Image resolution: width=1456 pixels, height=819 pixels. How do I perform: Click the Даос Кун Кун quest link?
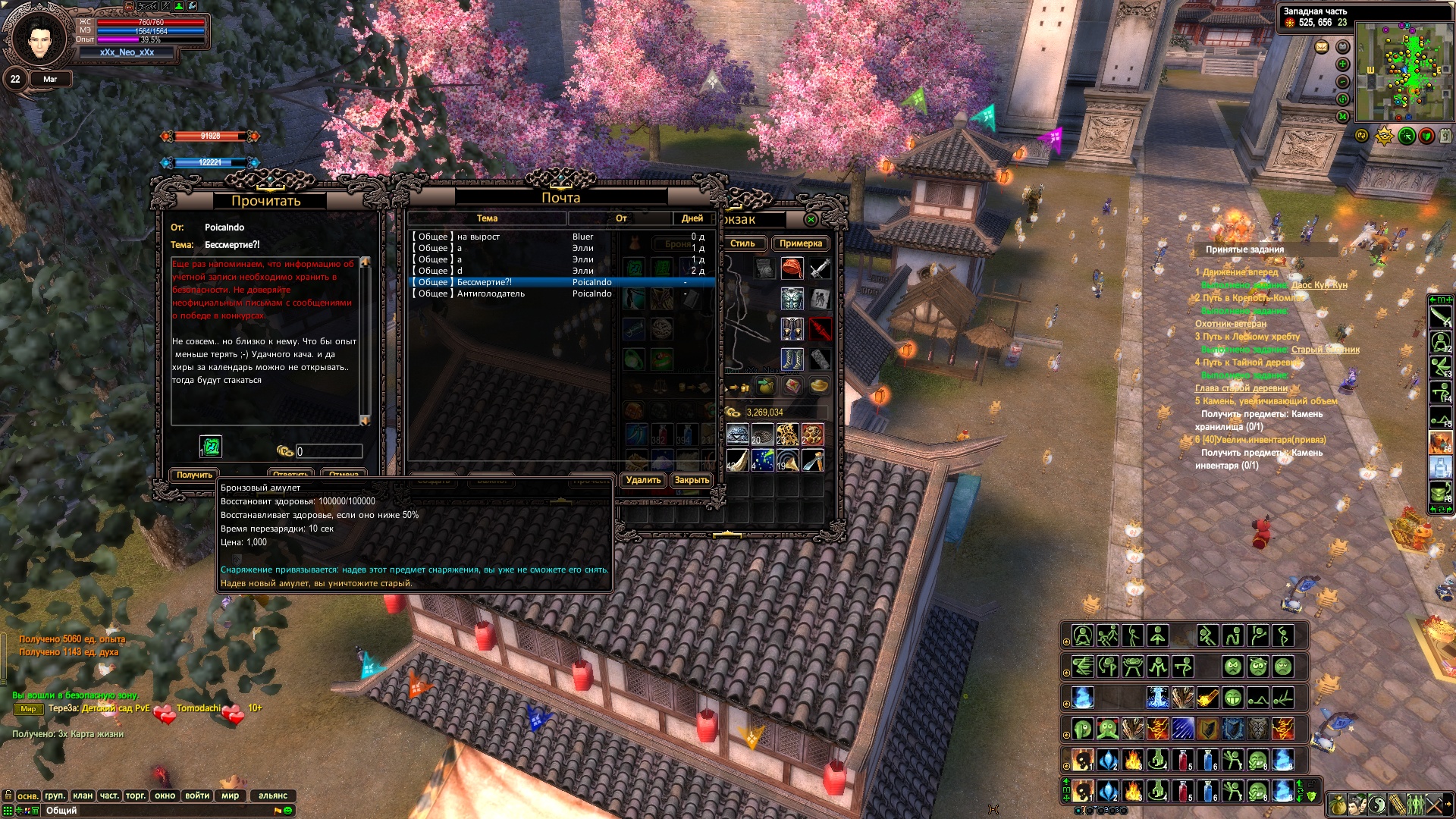tap(1319, 285)
